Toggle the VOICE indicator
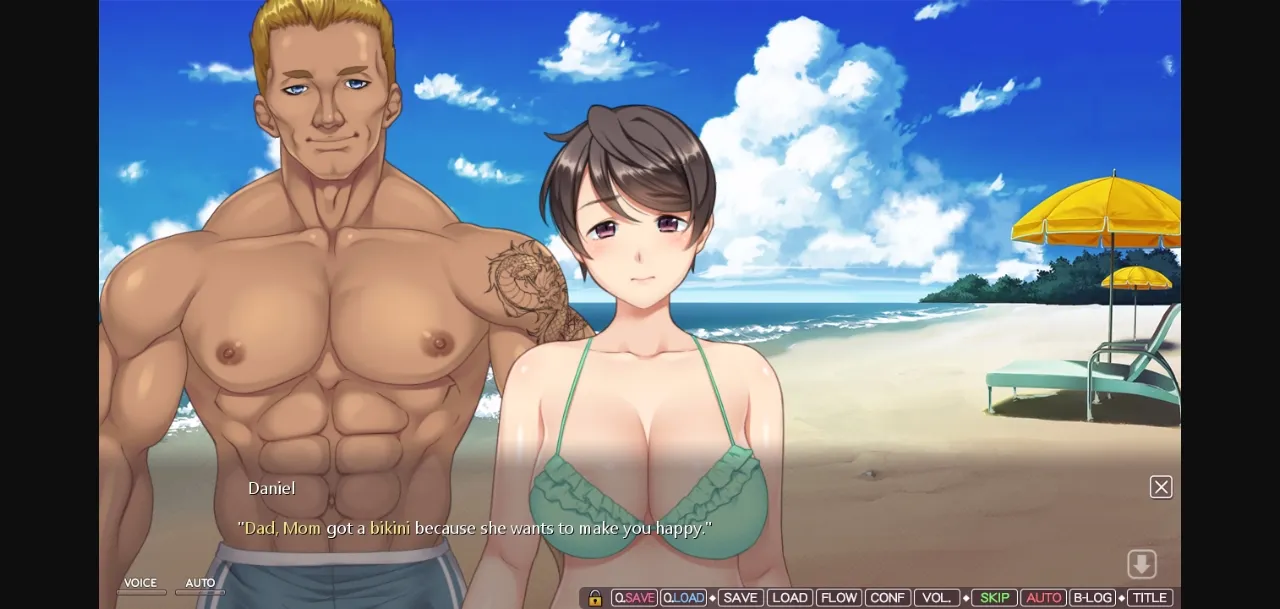This screenshot has width=1280, height=609. point(140,586)
